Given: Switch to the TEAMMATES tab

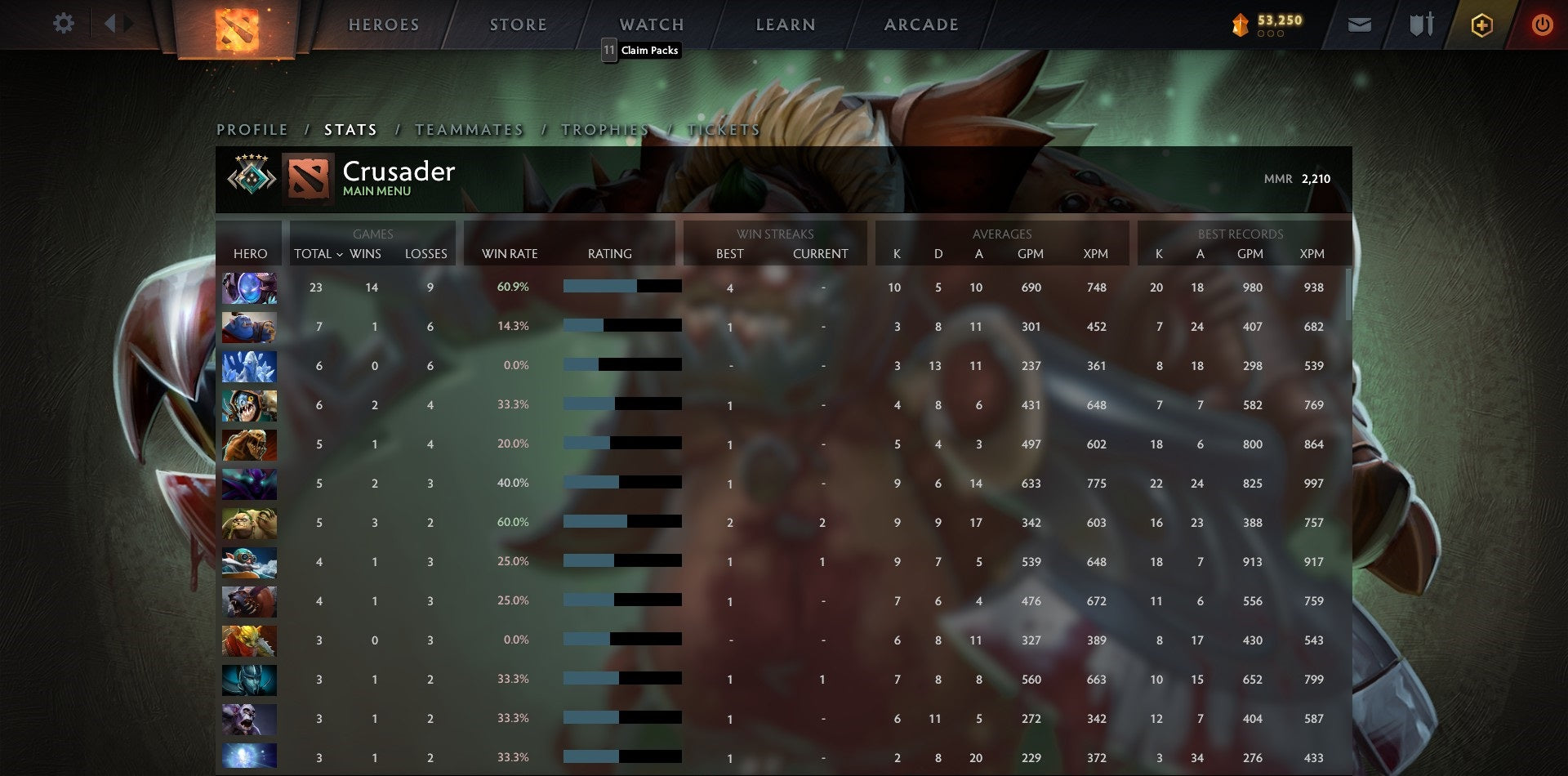Looking at the screenshot, I should [470, 129].
